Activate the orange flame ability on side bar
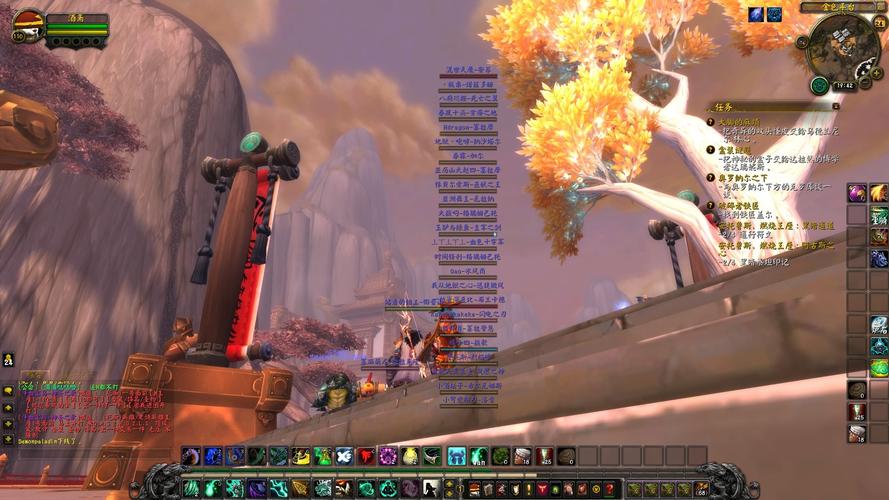Screen dimensions: 889x500 coord(878,193)
